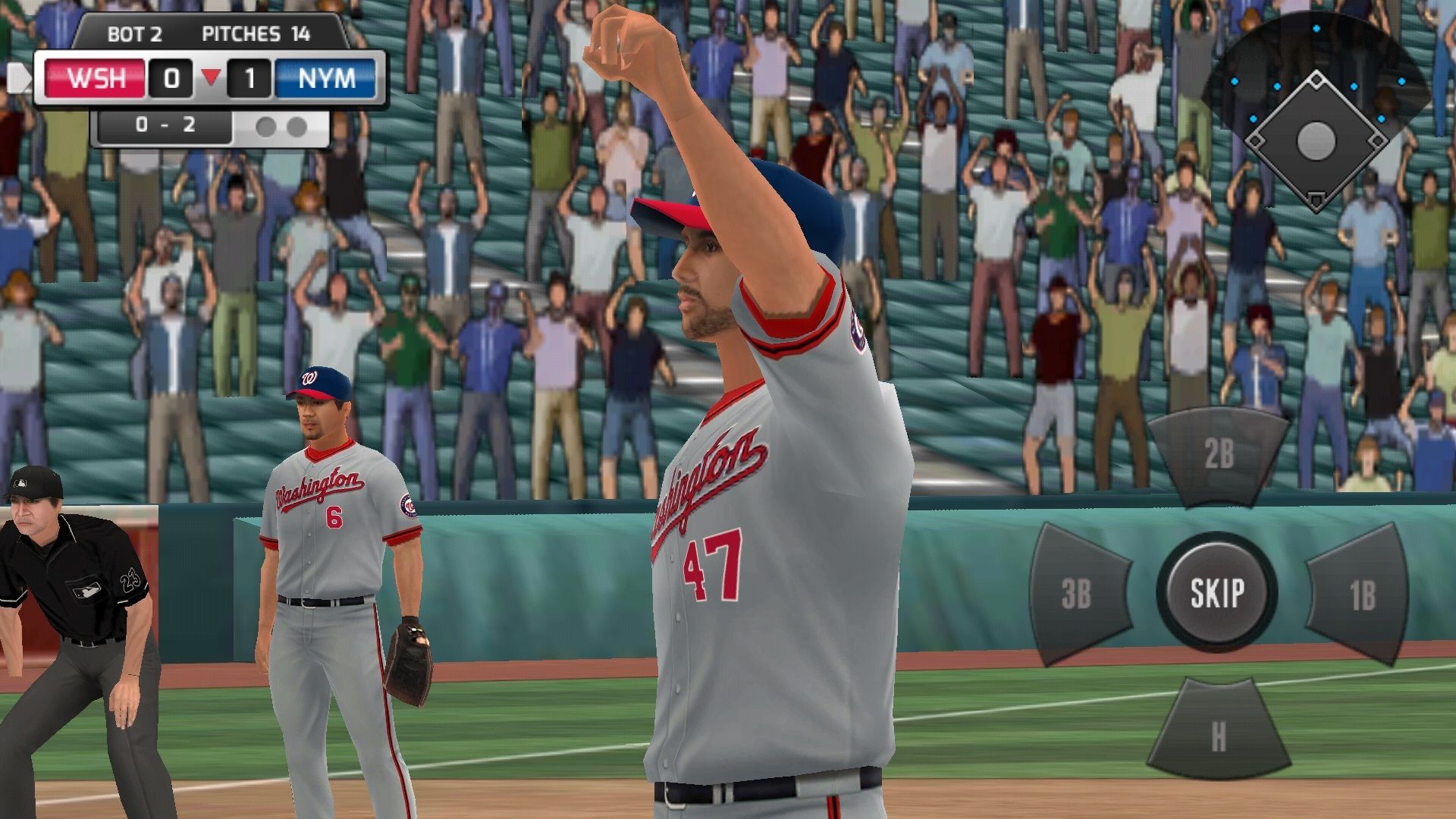Image resolution: width=1456 pixels, height=819 pixels.
Task: Click the first base marker on the minimap
Action: pyautogui.click(x=1376, y=140)
